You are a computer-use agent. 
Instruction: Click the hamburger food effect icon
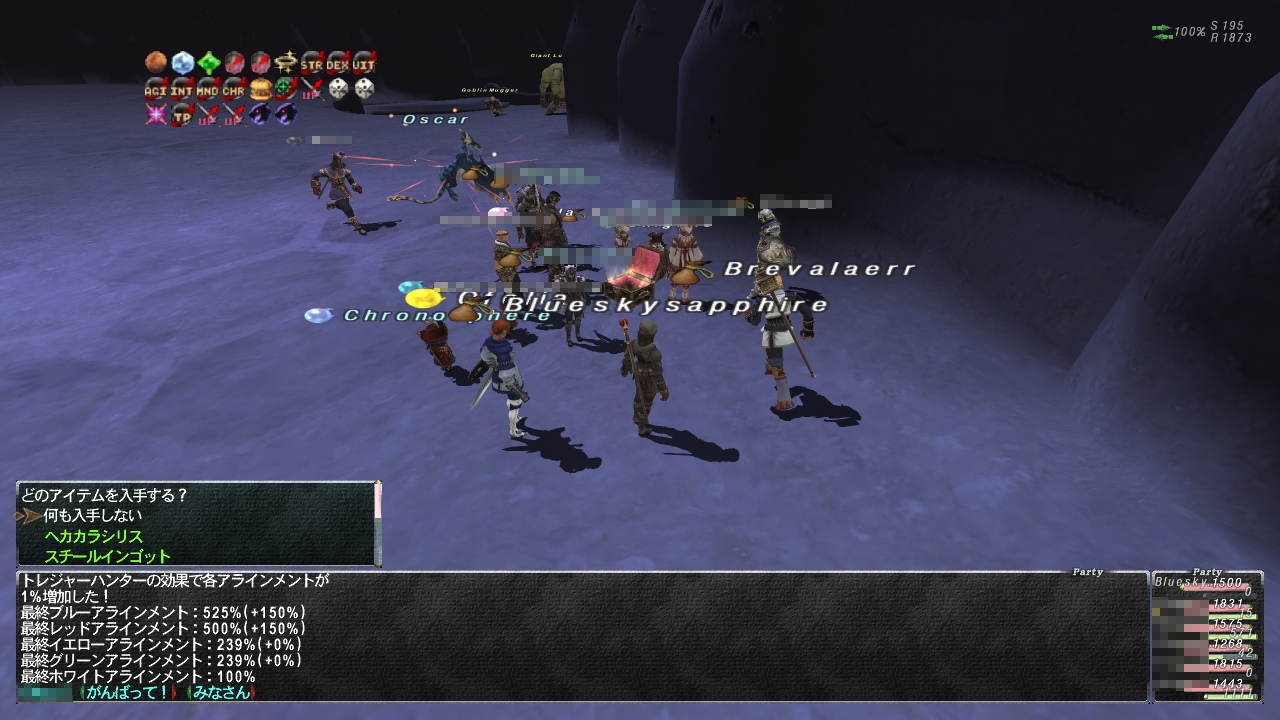click(x=260, y=88)
